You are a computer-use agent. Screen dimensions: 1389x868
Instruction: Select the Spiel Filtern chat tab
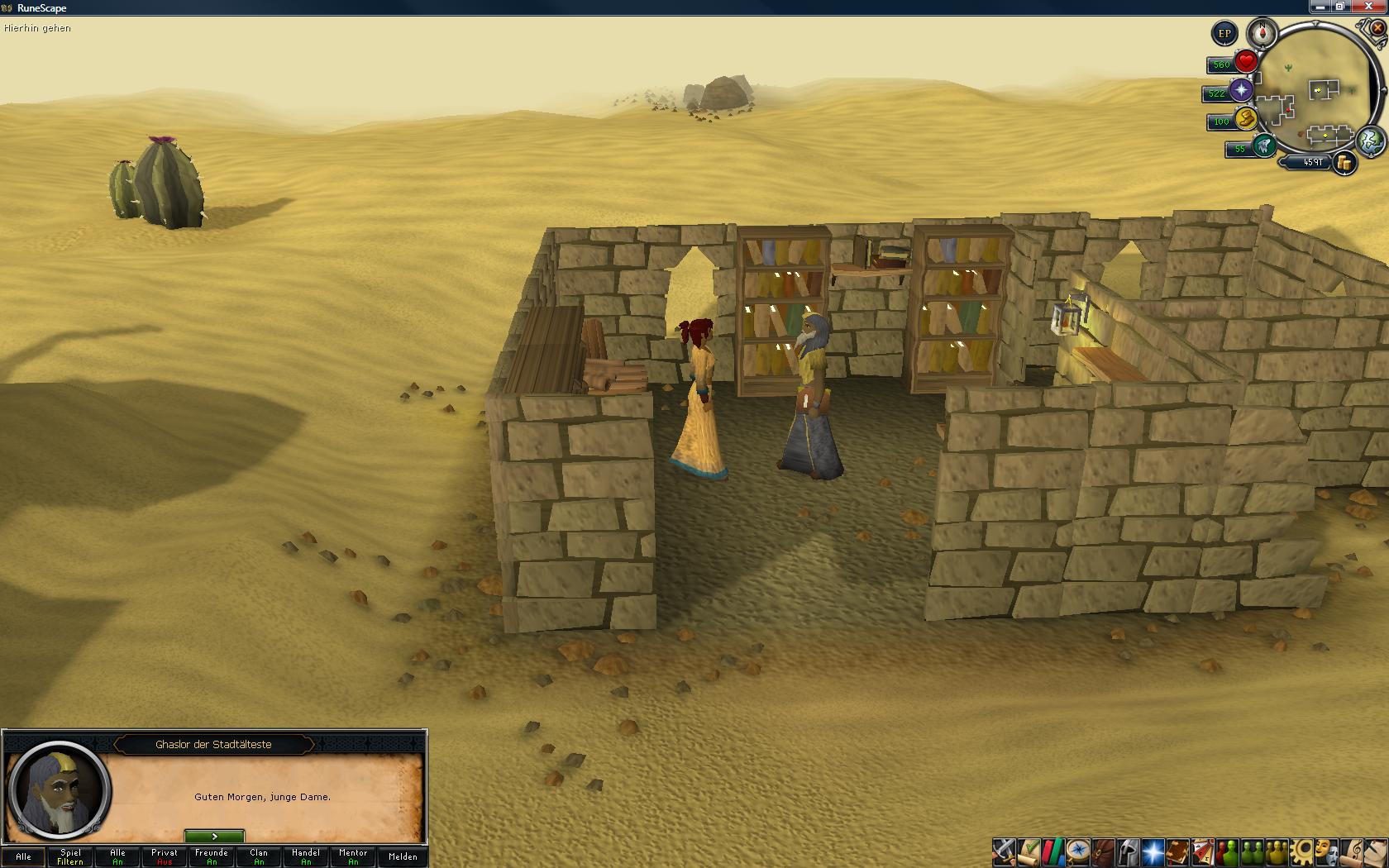pos(70,856)
